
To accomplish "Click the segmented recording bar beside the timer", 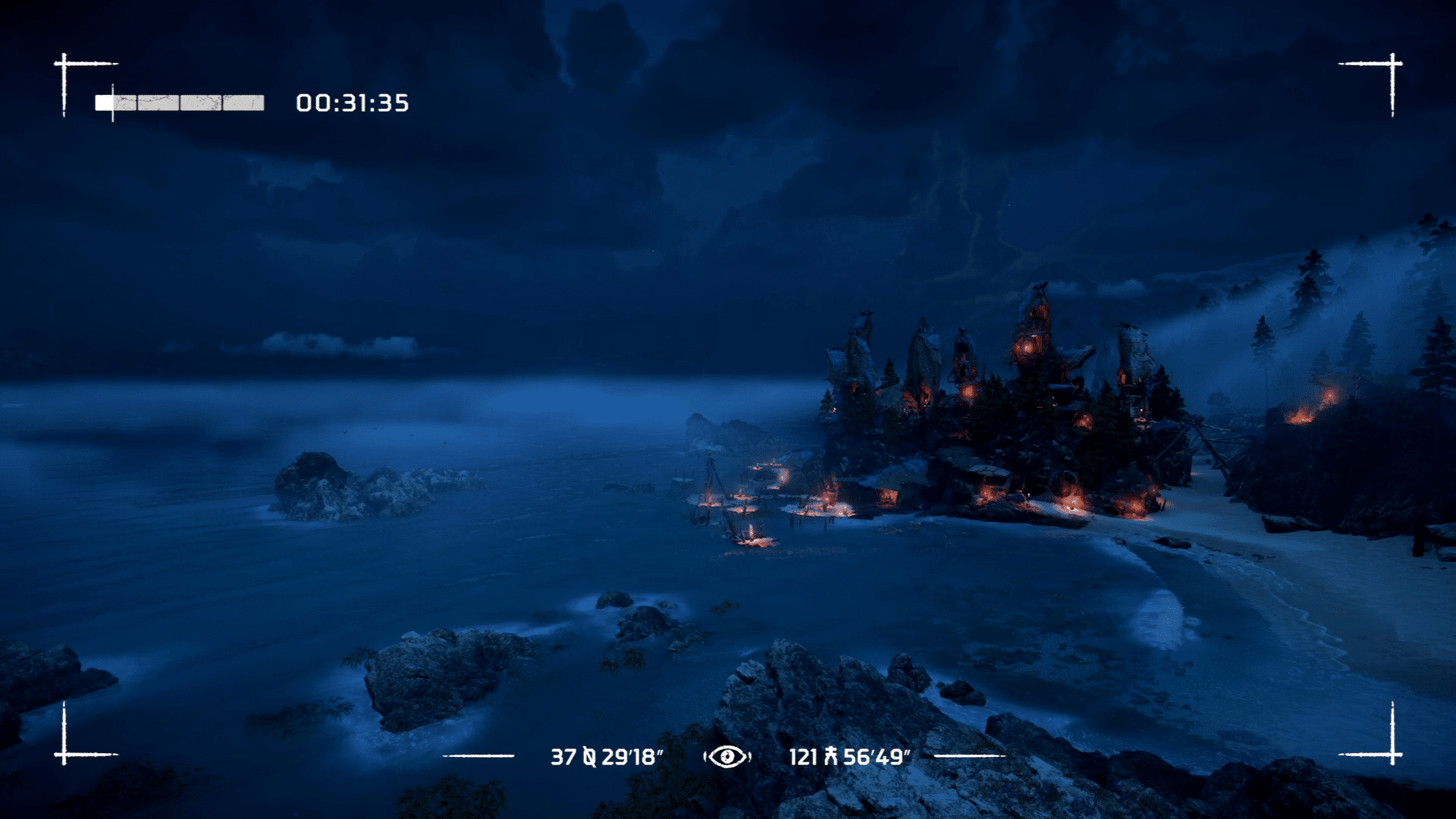I will (x=180, y=103).
